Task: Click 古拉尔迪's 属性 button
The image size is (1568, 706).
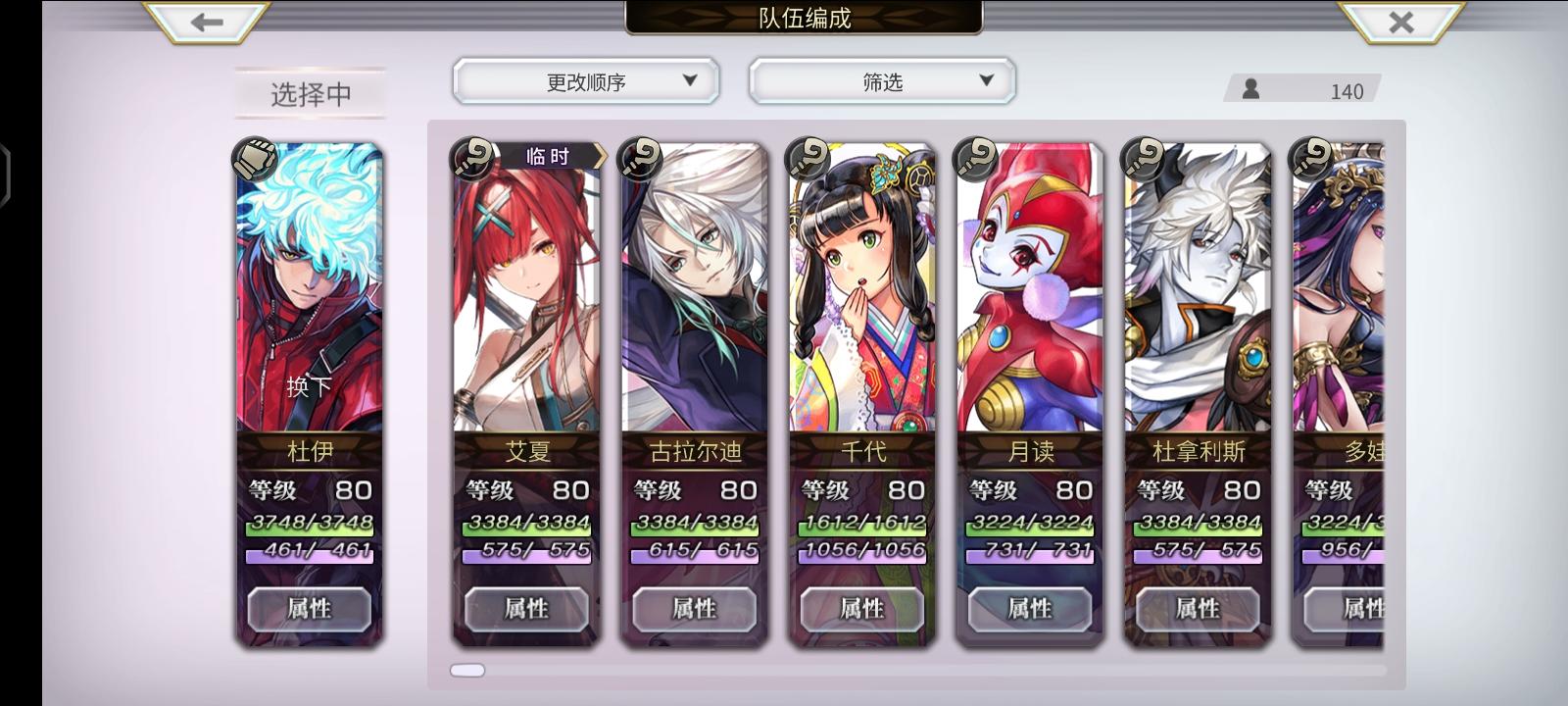Action: click(x=695, y=607)
